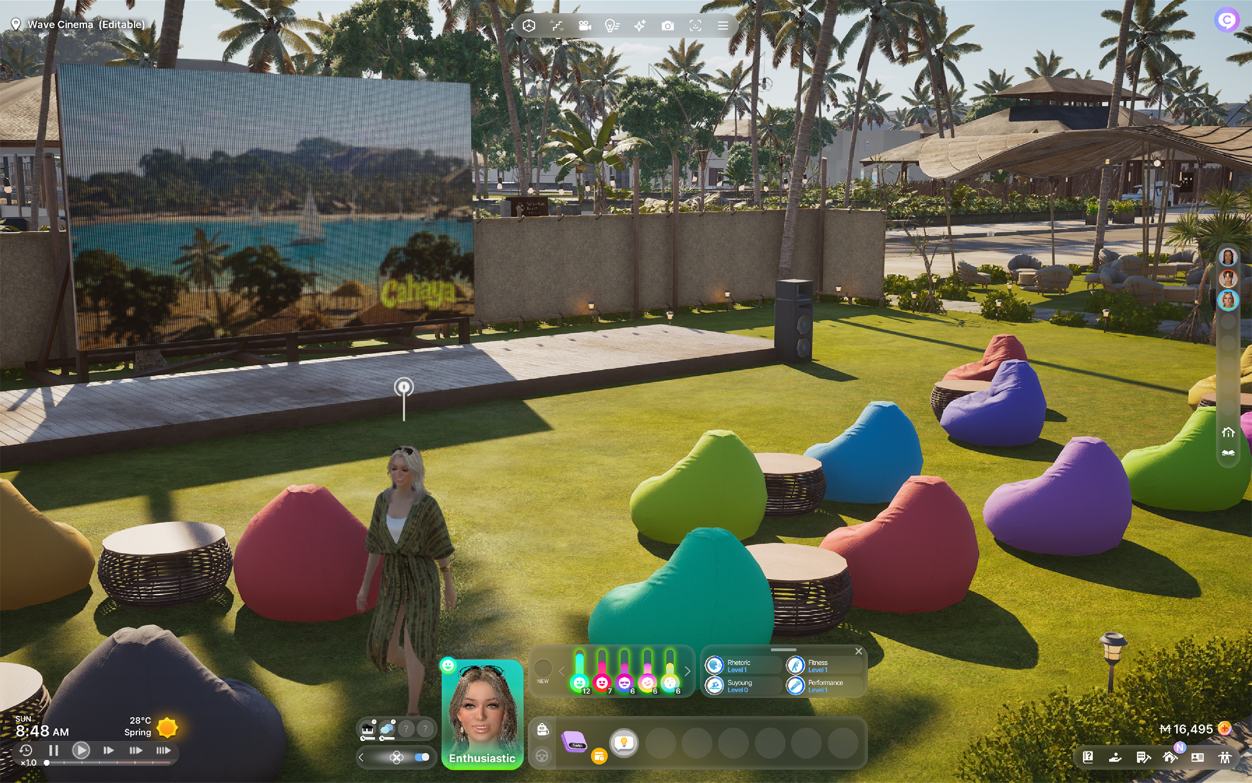The height and width of the screenshot is (783, 1252).
Task: Toggle the autonomy switch beside the portrait
Action: tap(422, 757)
